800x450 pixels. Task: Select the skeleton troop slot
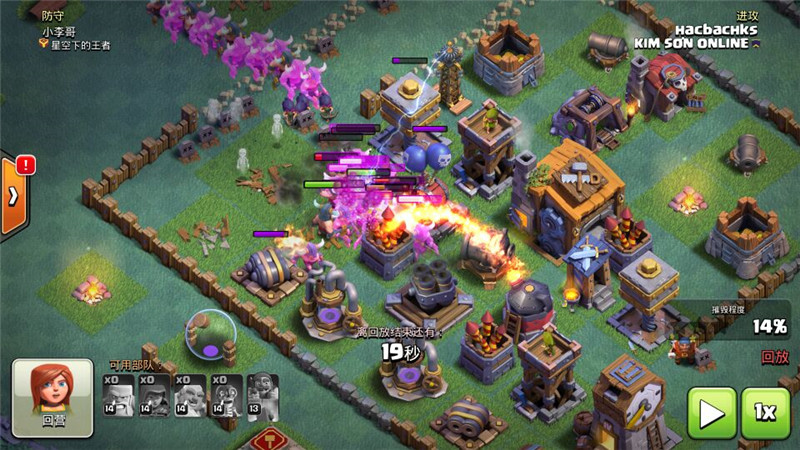coord(227,396)
